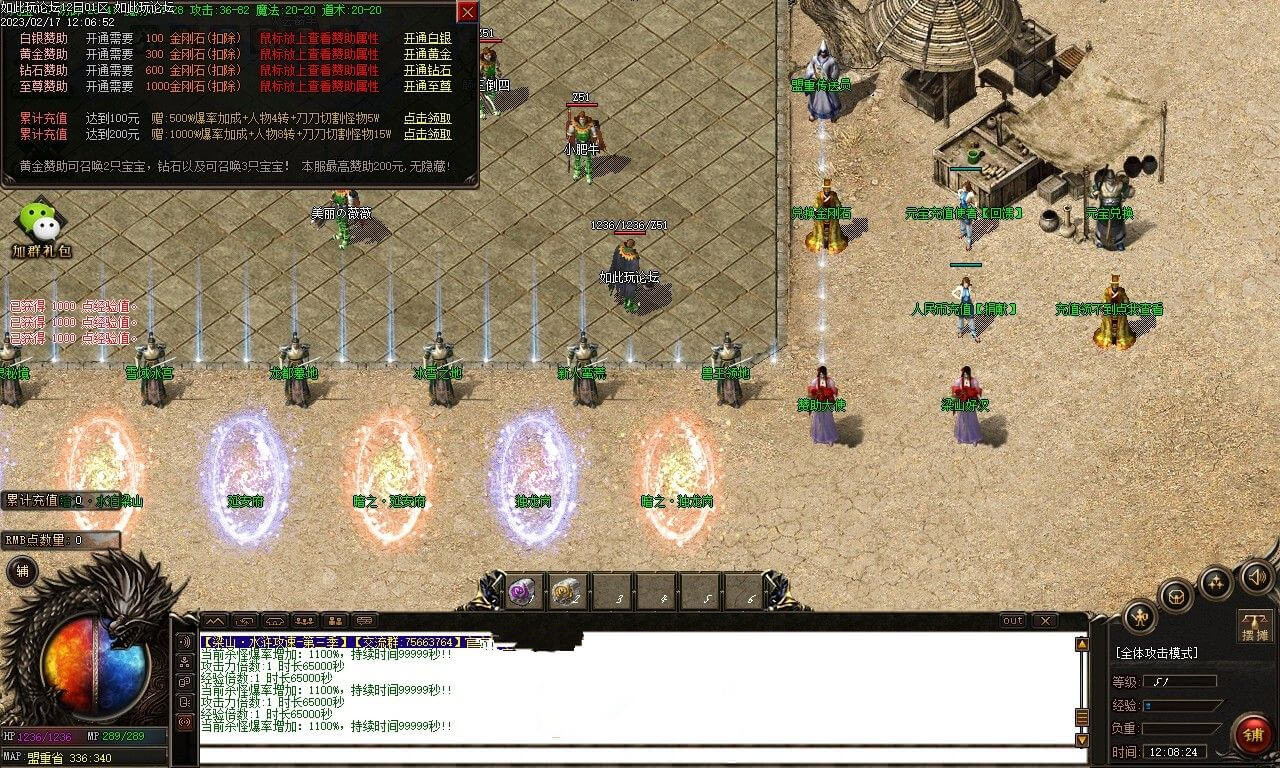The height and width of the screenshot is (768, 1280).
Task: Toggle sound with the speaker icon
Action: 1255,577
